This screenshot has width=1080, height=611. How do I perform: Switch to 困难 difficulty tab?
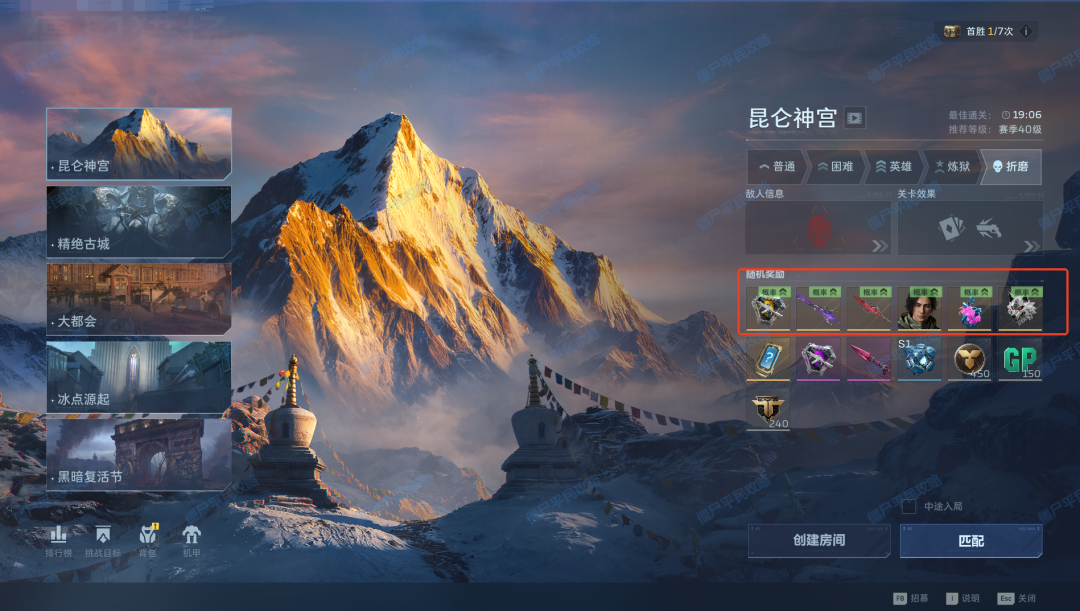[x=835, y=167]
